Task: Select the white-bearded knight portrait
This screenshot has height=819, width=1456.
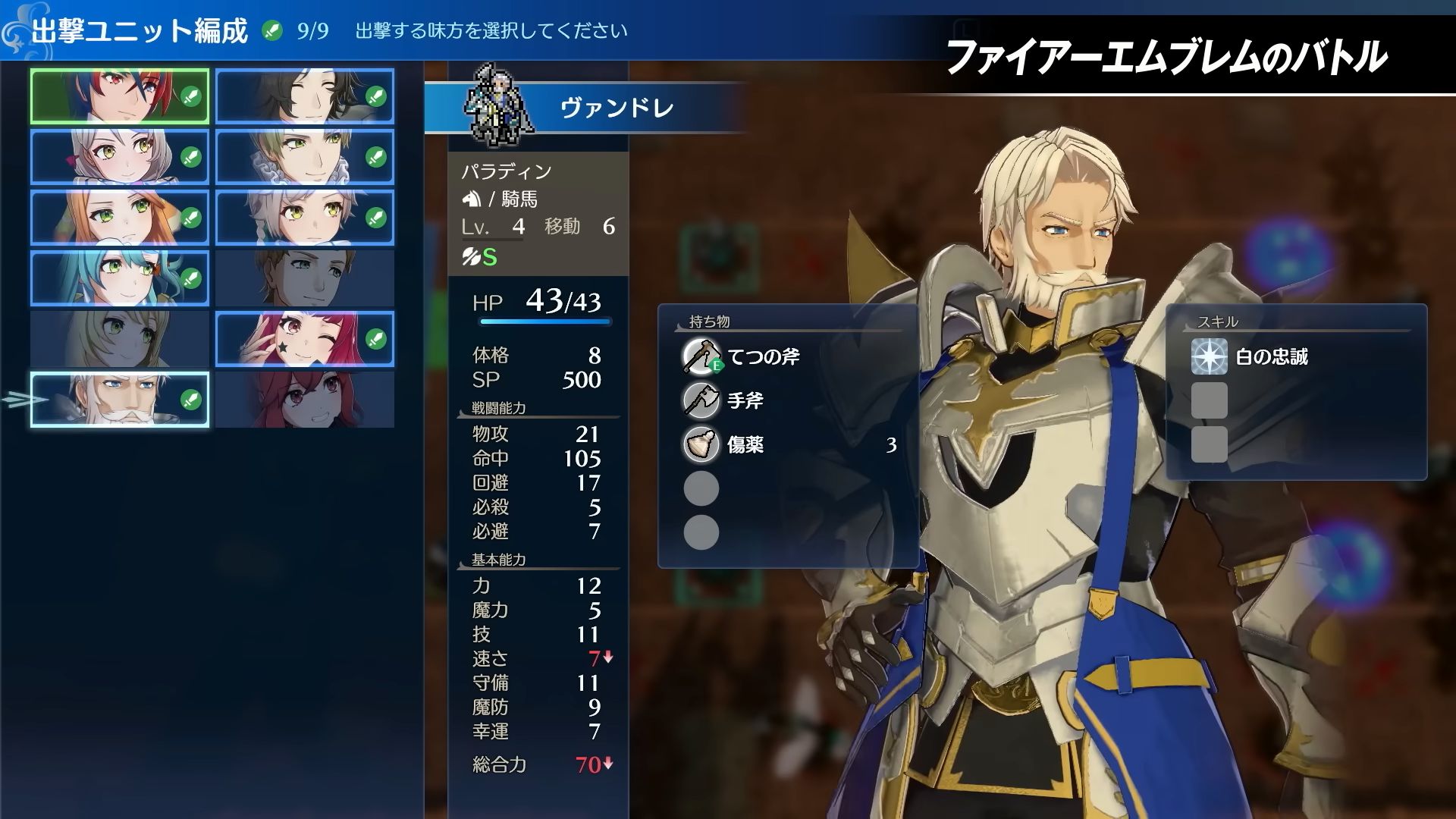Action: (x=120, y=400)
